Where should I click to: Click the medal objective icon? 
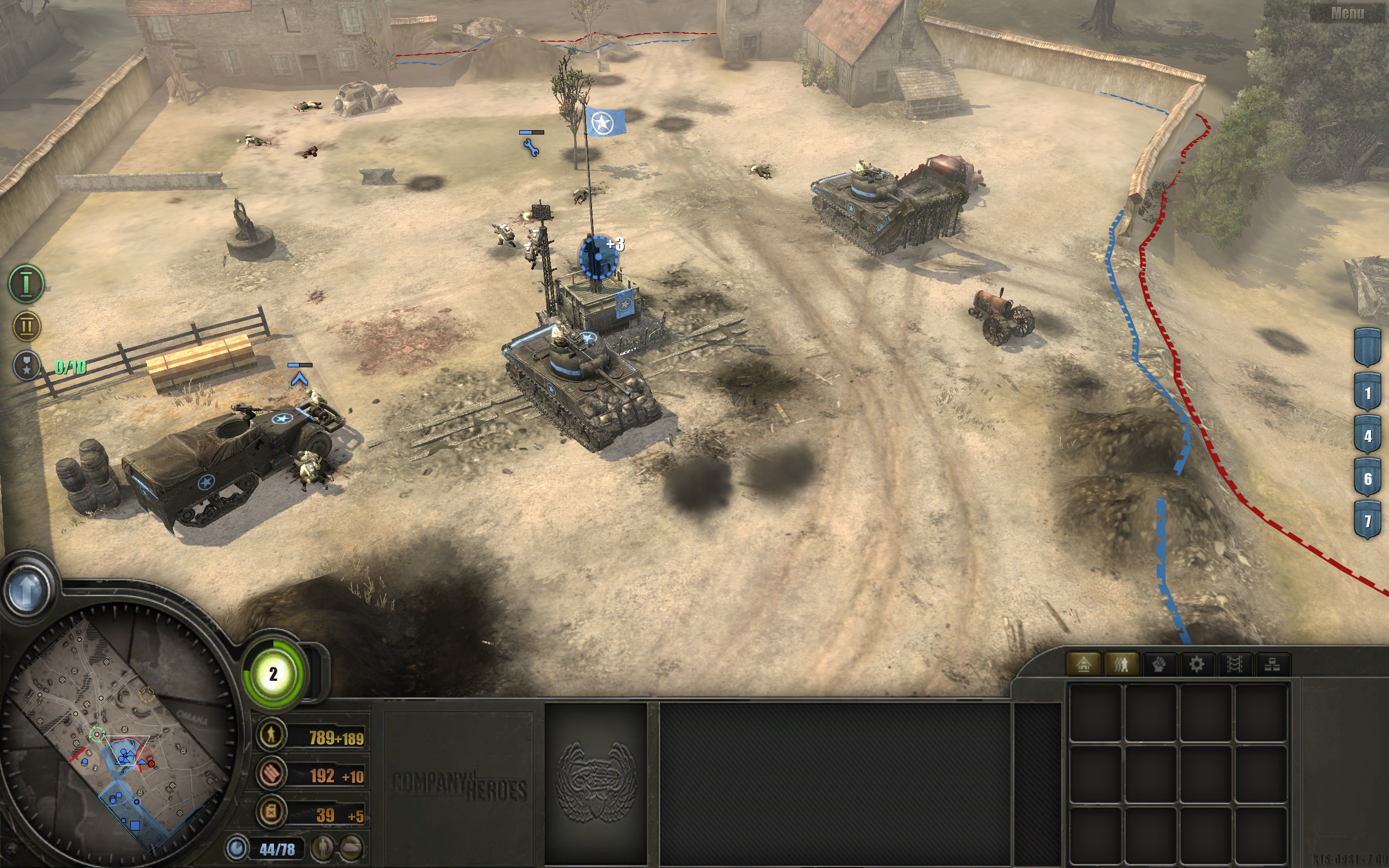point(27,365)
